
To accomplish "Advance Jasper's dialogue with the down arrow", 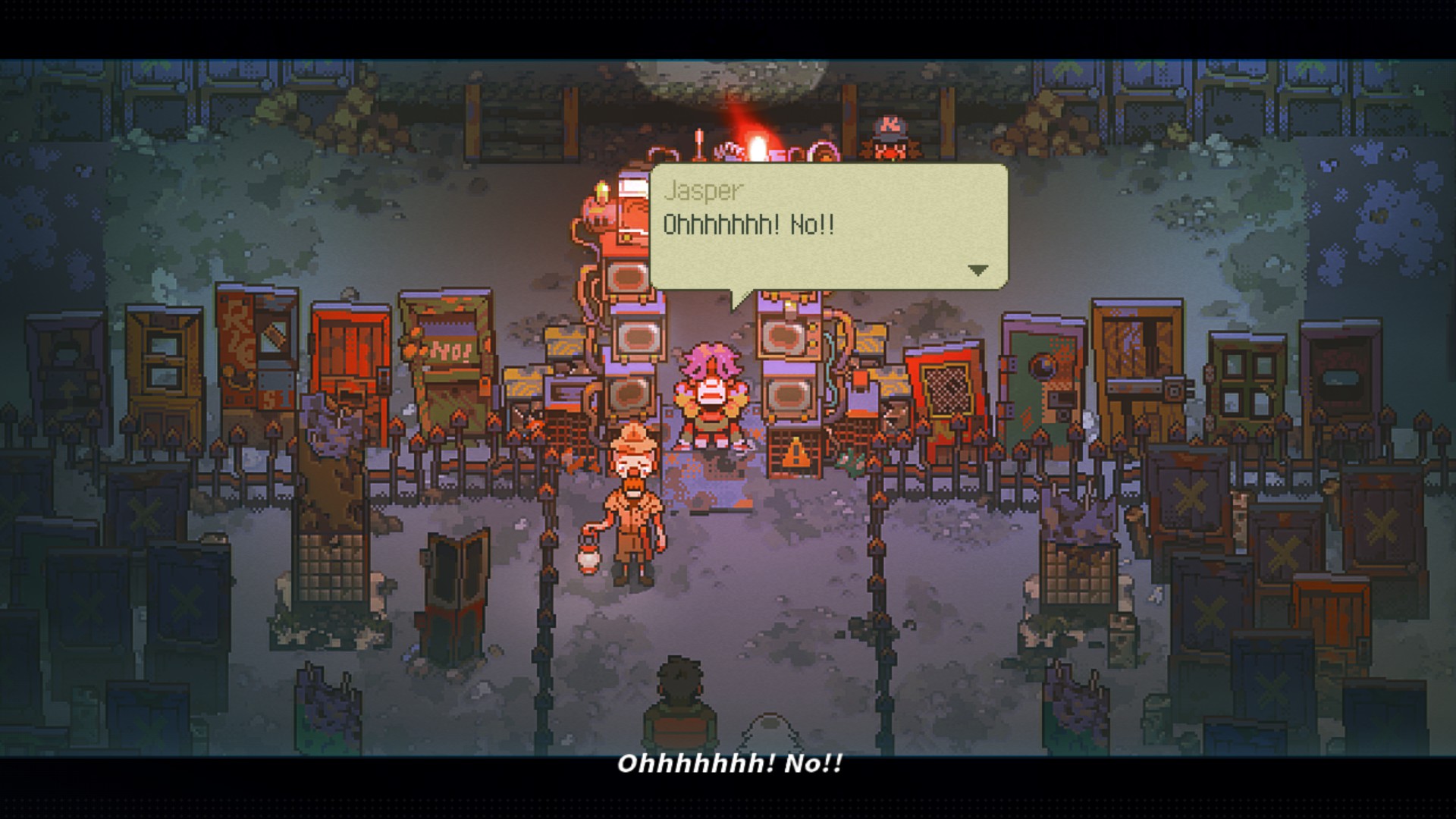I will coord(978,270).
